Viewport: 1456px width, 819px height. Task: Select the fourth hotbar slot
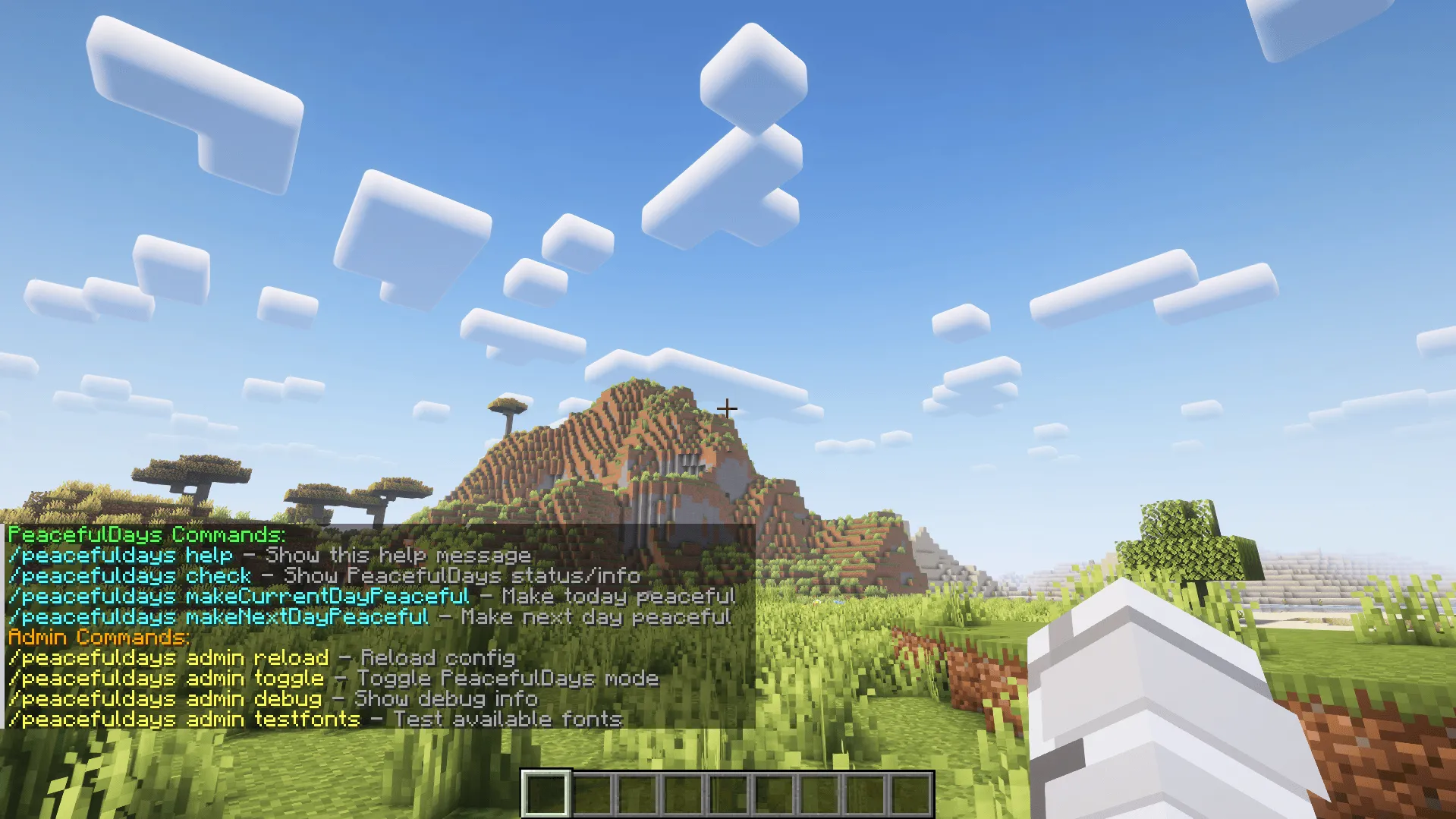point(684,791)
